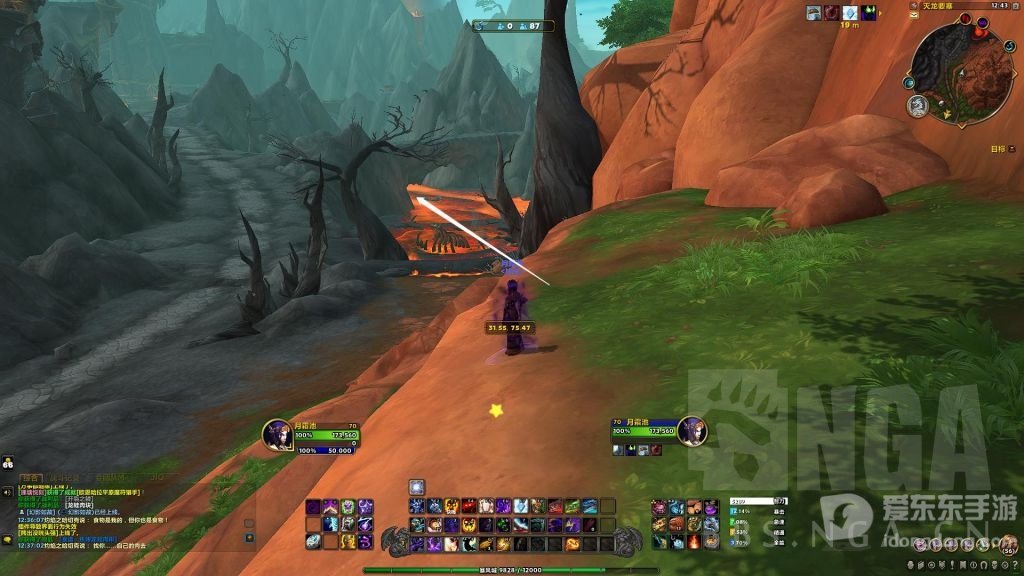Click the red swirl buff icon

click(832, 13)
